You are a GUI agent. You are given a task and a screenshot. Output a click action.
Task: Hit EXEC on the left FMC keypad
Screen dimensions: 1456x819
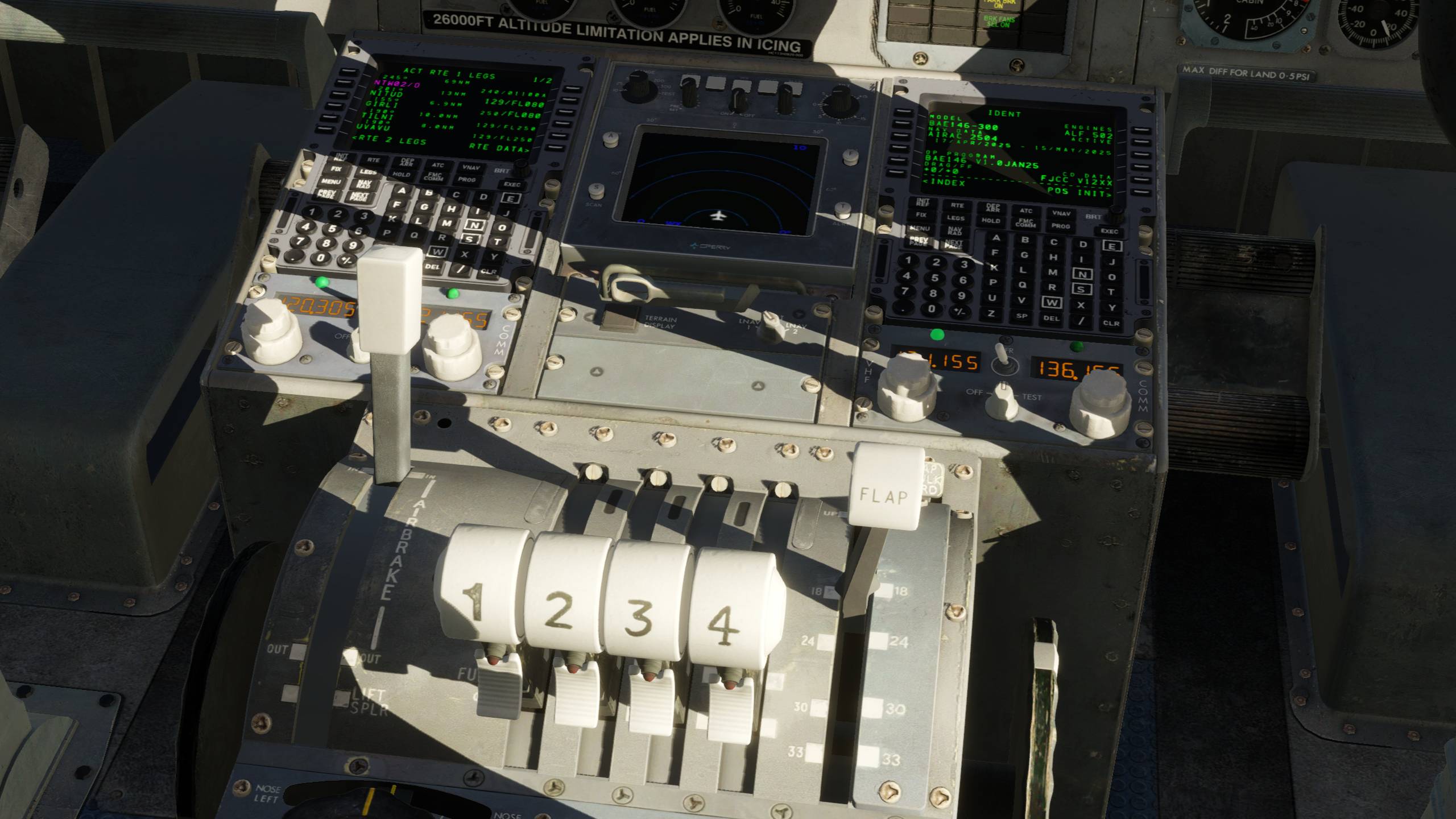click(x=512, y=184)
